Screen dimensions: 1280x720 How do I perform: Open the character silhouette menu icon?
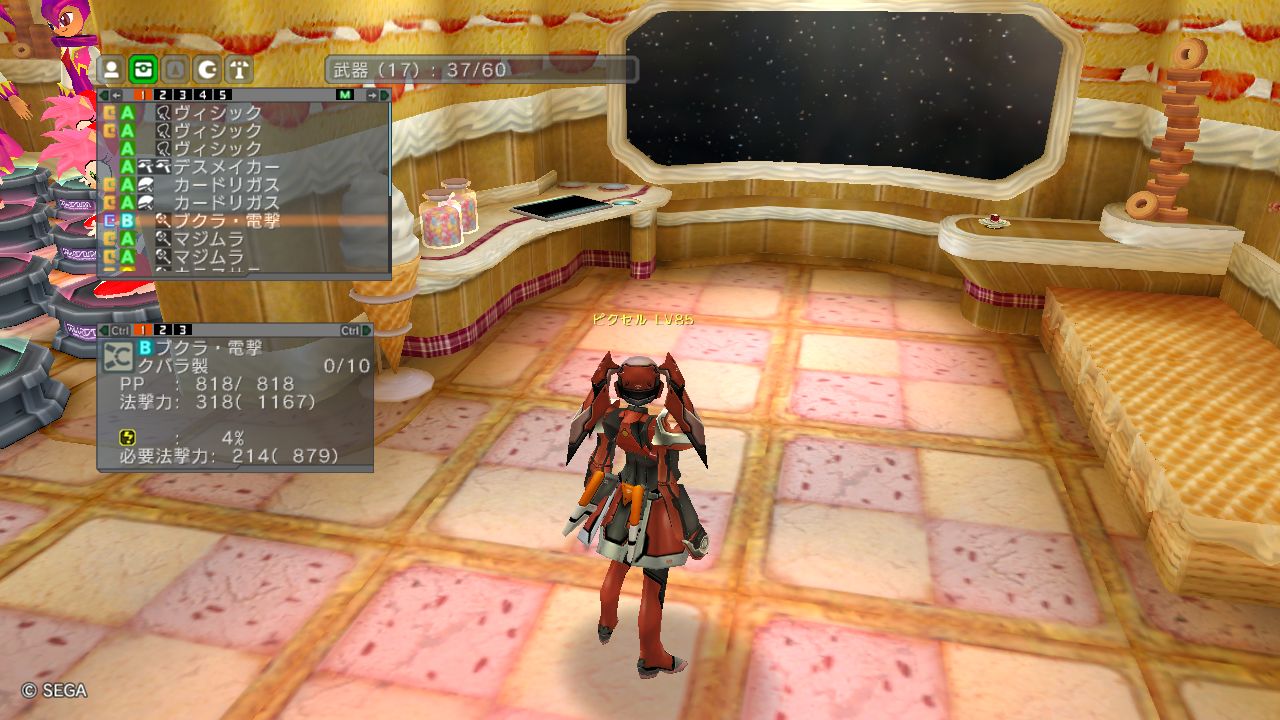112,70
